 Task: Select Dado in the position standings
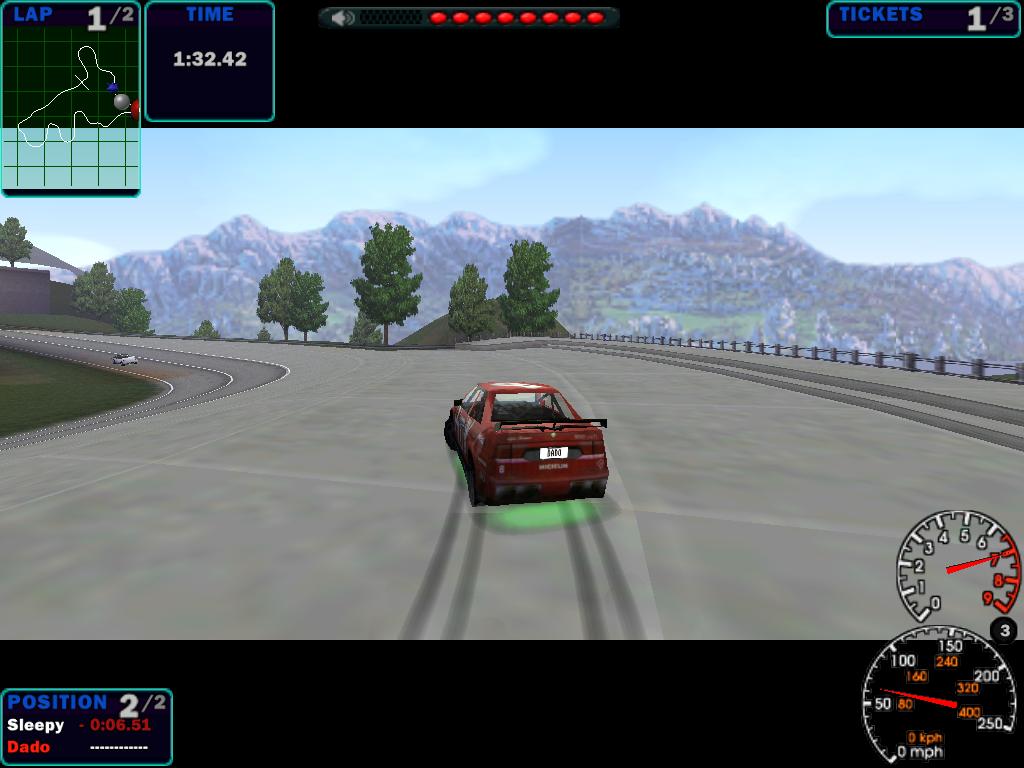28,746
